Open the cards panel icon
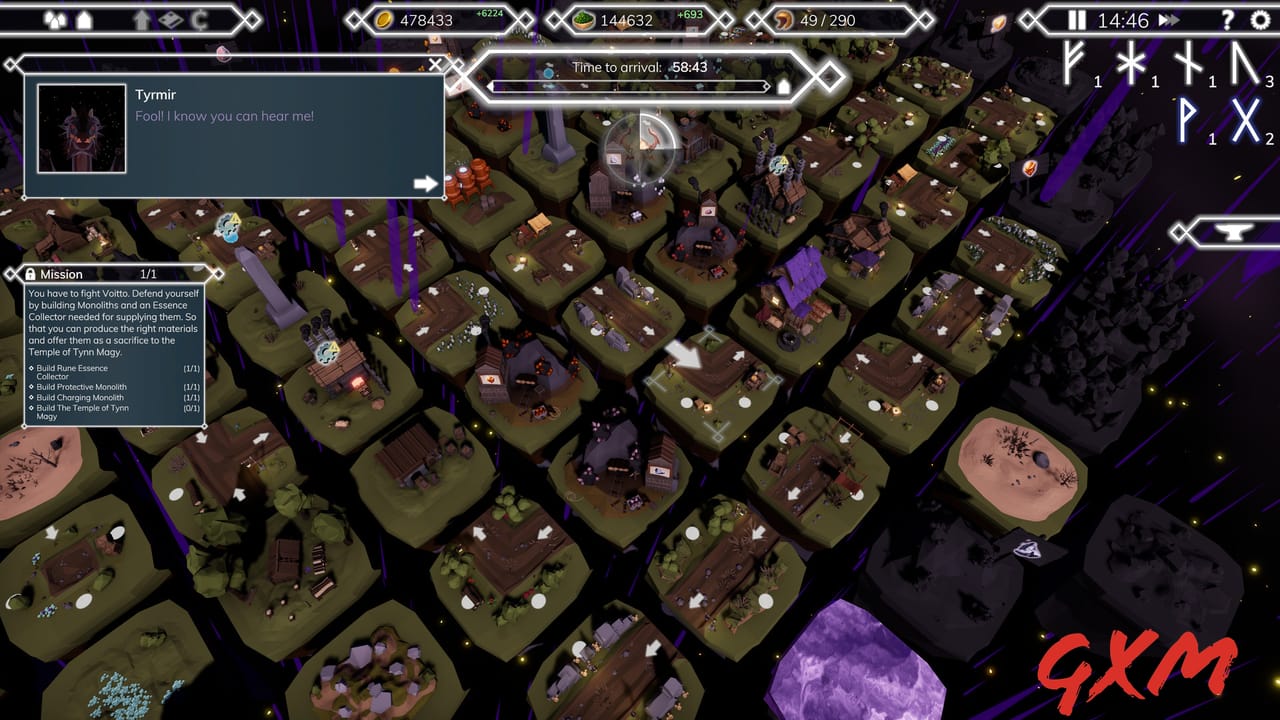 tap(172, 19)
